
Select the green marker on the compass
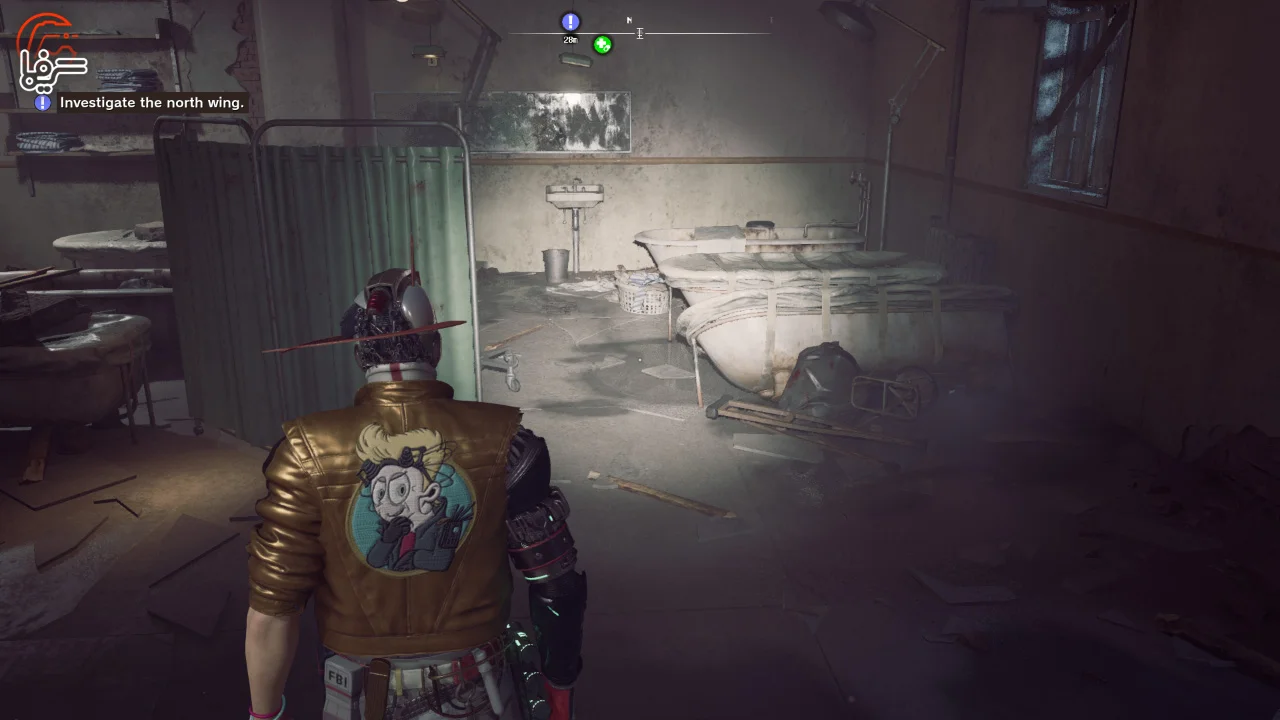coord(602,44)
